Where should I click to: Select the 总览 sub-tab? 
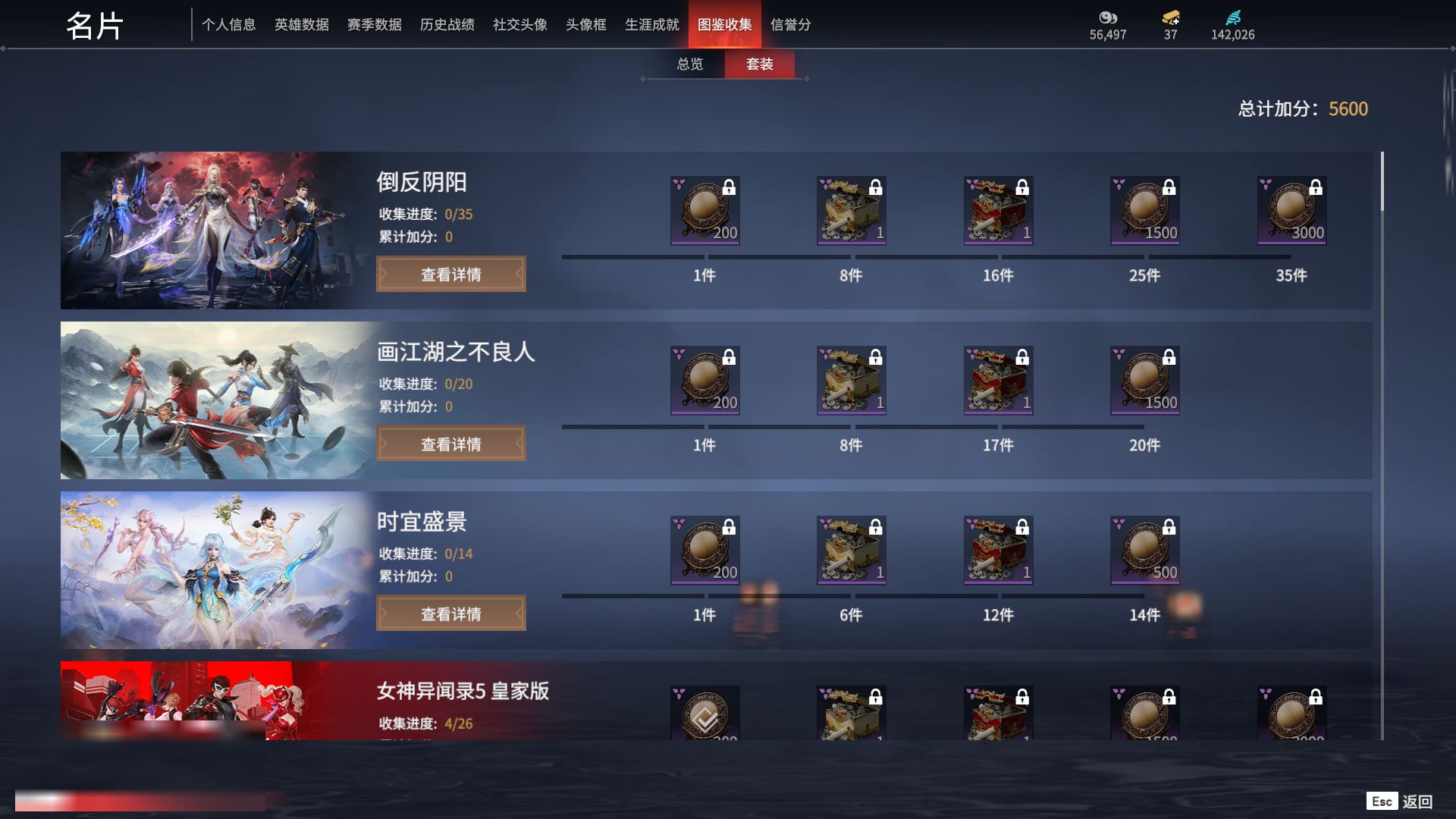pos(689,64)
